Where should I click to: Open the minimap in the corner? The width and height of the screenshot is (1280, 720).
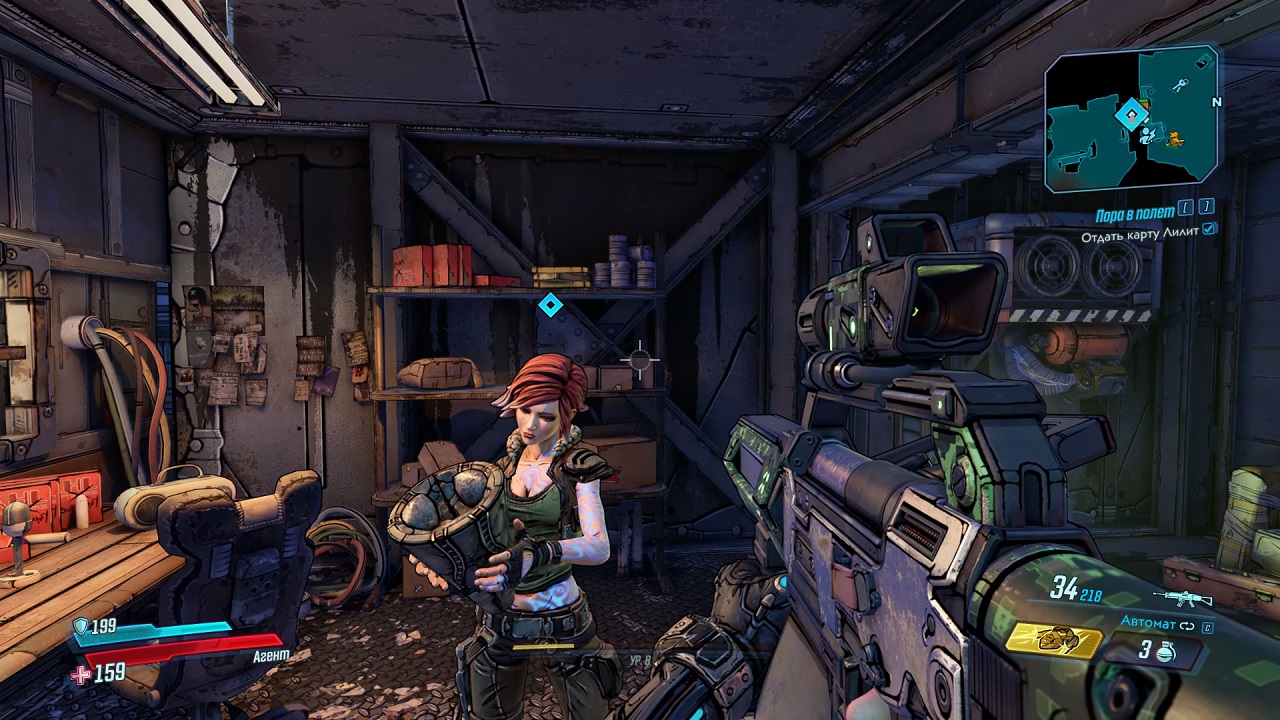(x=1132, y=118)
